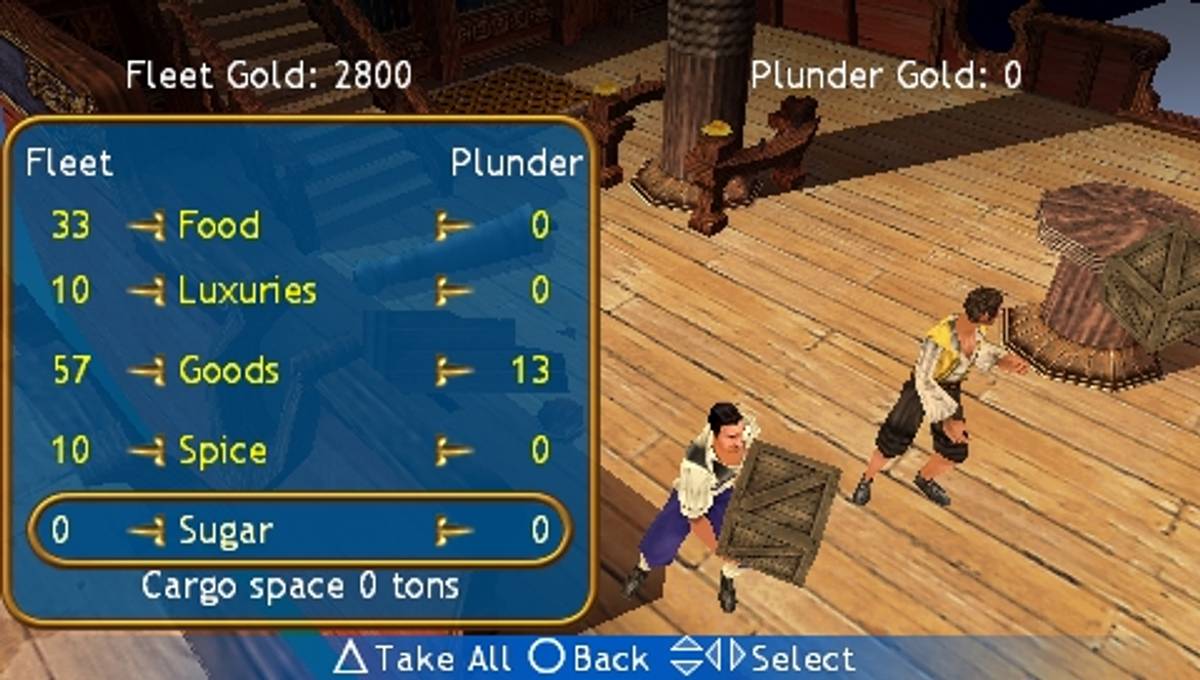Select the highlighted Sugar row
The image size is (1200, 680).
(x=300, y=529)
